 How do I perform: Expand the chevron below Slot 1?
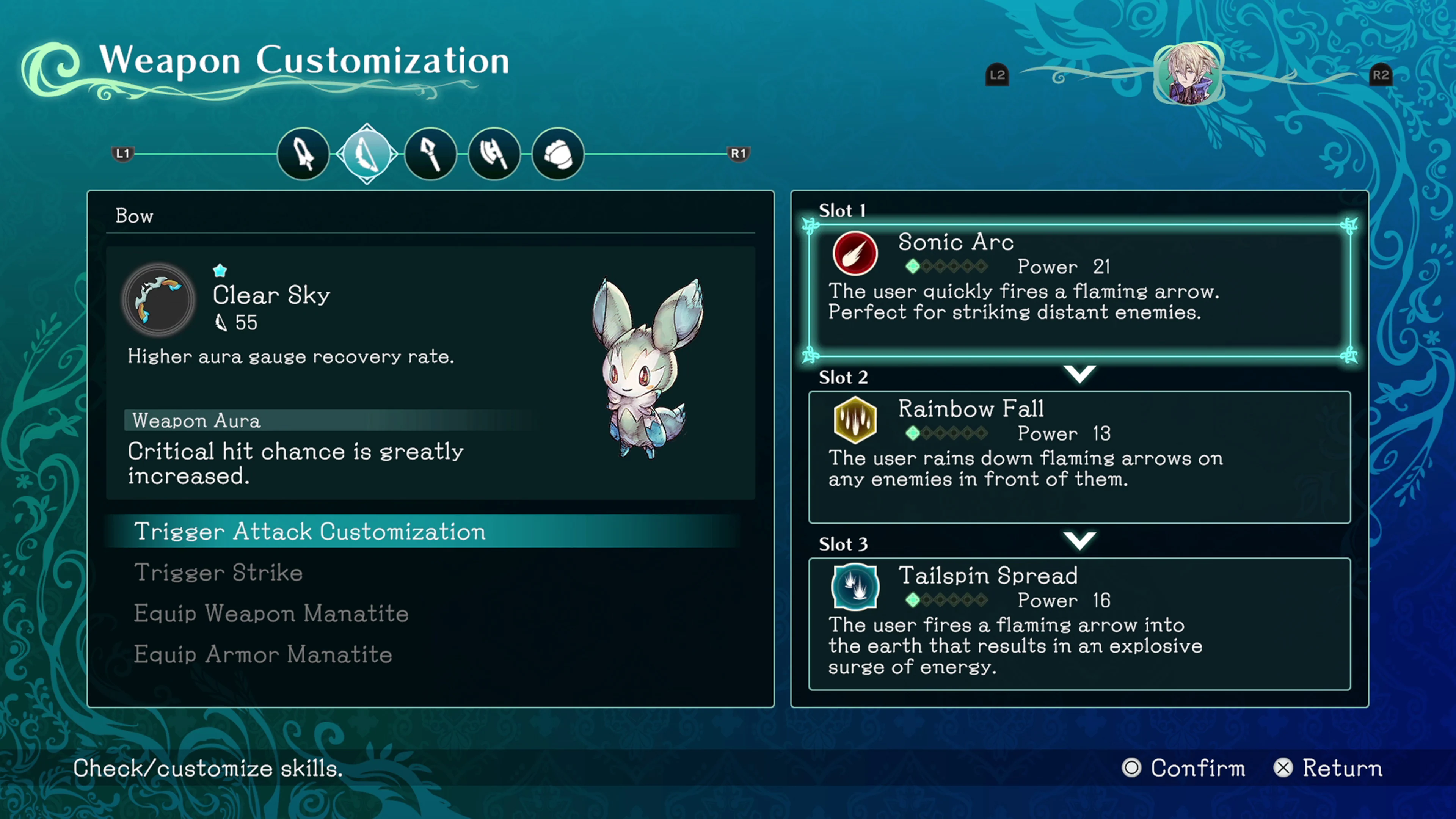1079,373
